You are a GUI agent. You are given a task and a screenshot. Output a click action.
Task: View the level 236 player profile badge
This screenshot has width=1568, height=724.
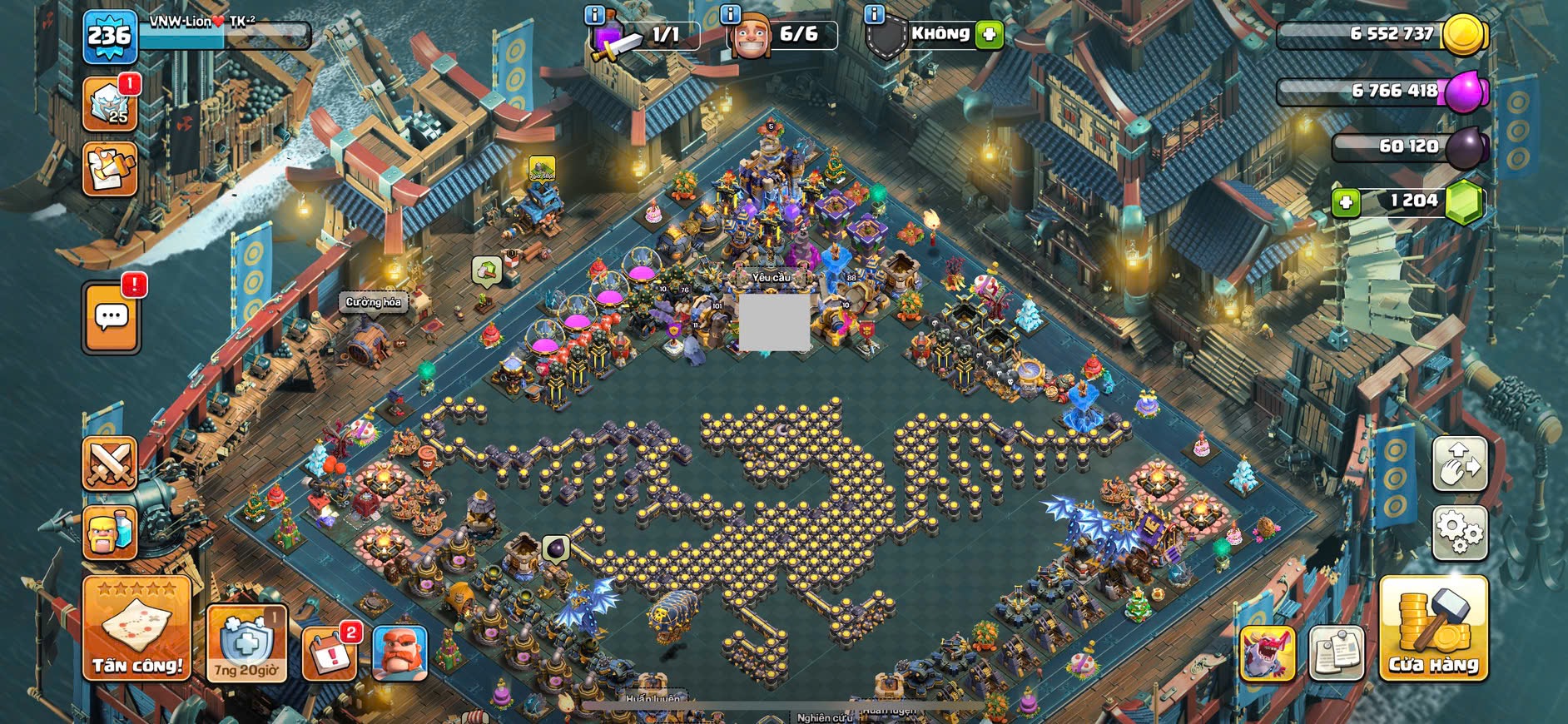tap(110, 37)
